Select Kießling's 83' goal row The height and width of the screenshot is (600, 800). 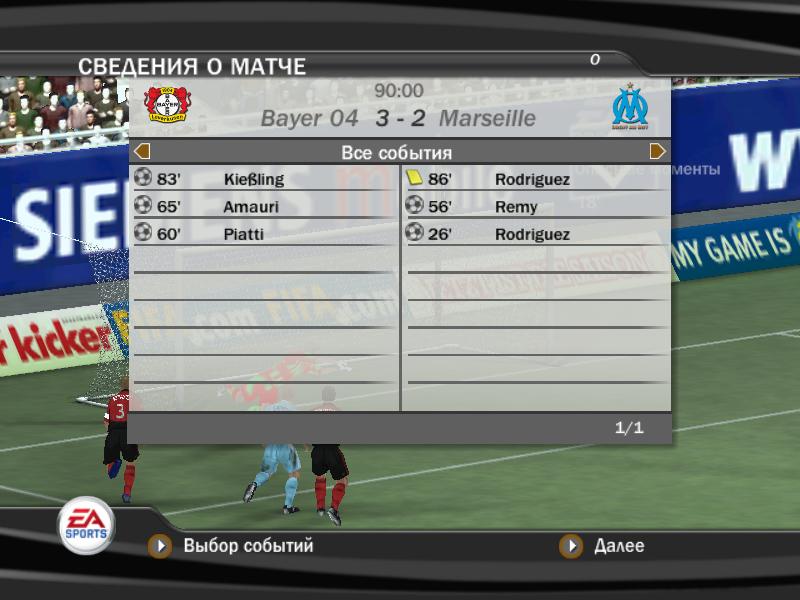pyautogui.click(x=264, y=180)
